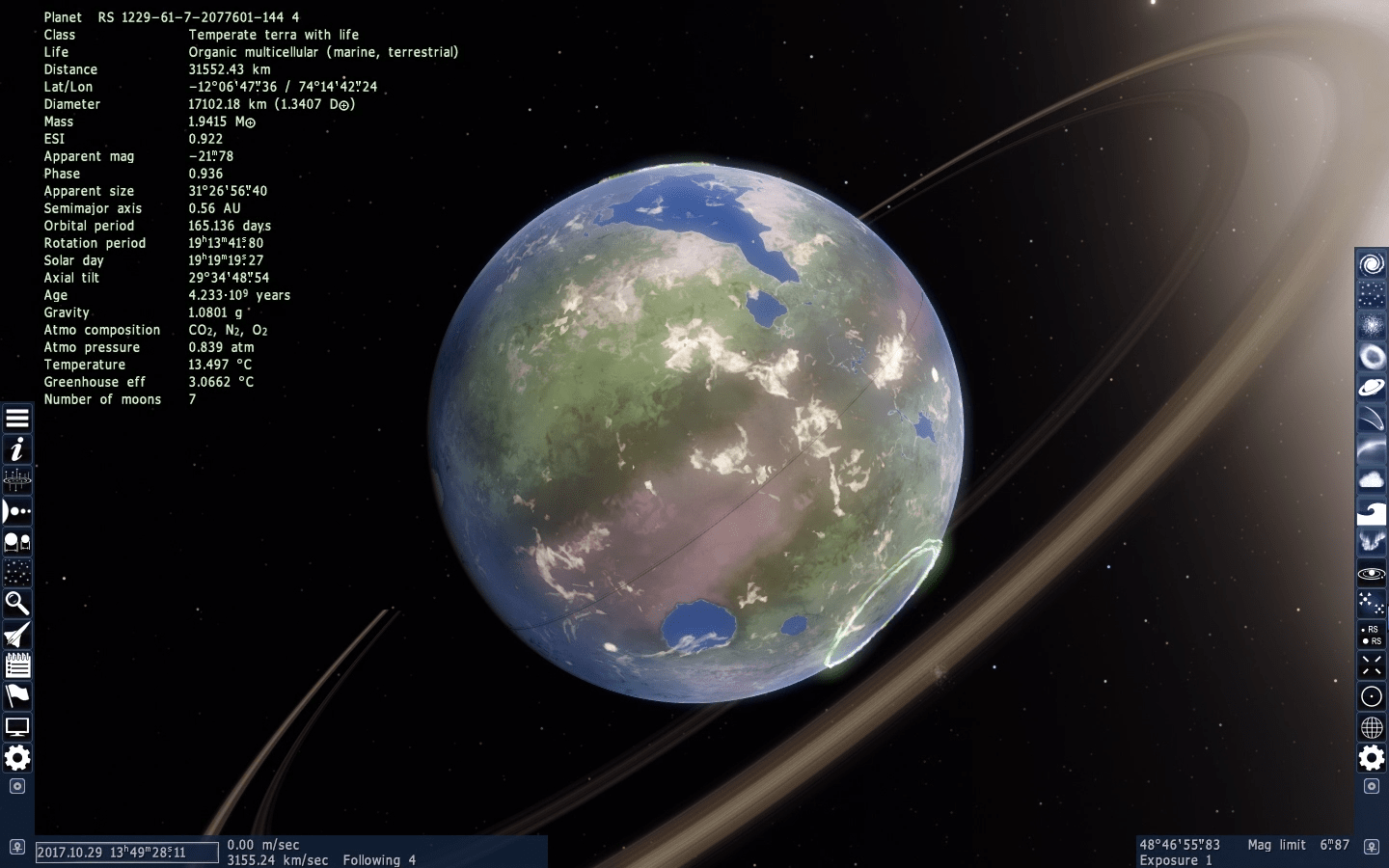1389x868 pixels.
Task: Open the main hamburger menu
Action: pyautogui.click(x=17, y=418)
